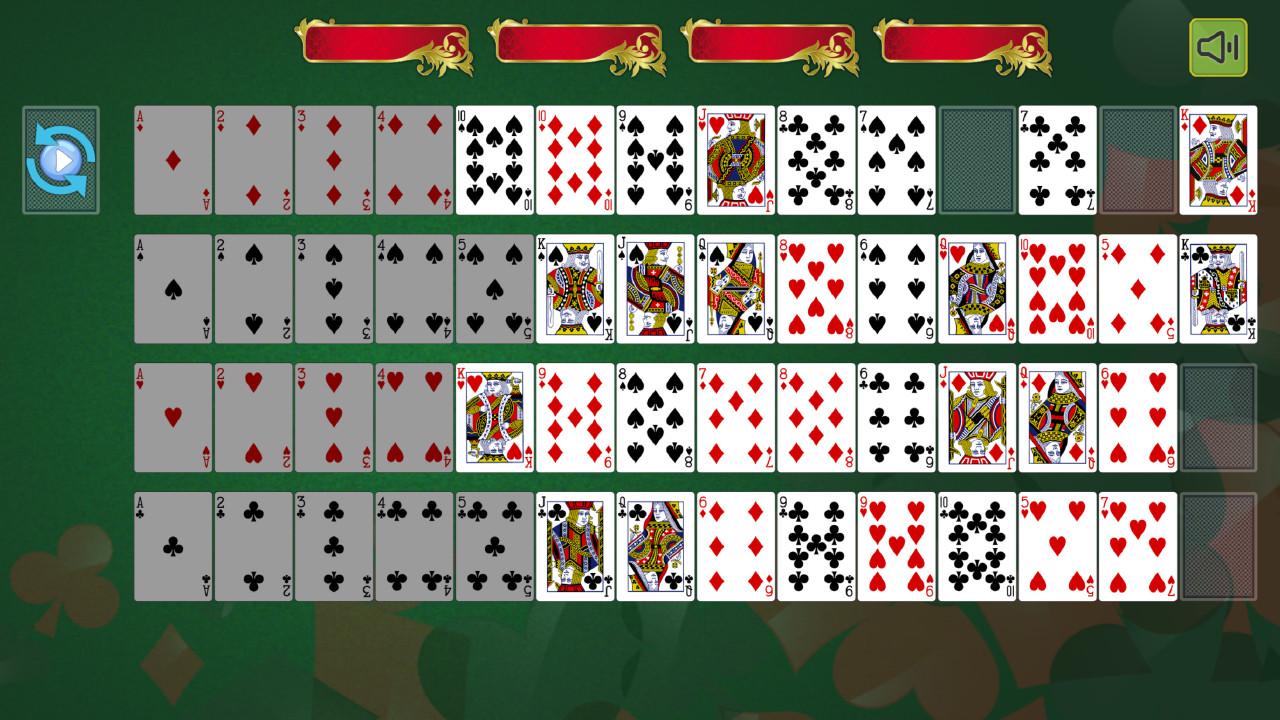Click the Seven of Clubs near the top right
Screen dimensions: 1280x720
1057,159
